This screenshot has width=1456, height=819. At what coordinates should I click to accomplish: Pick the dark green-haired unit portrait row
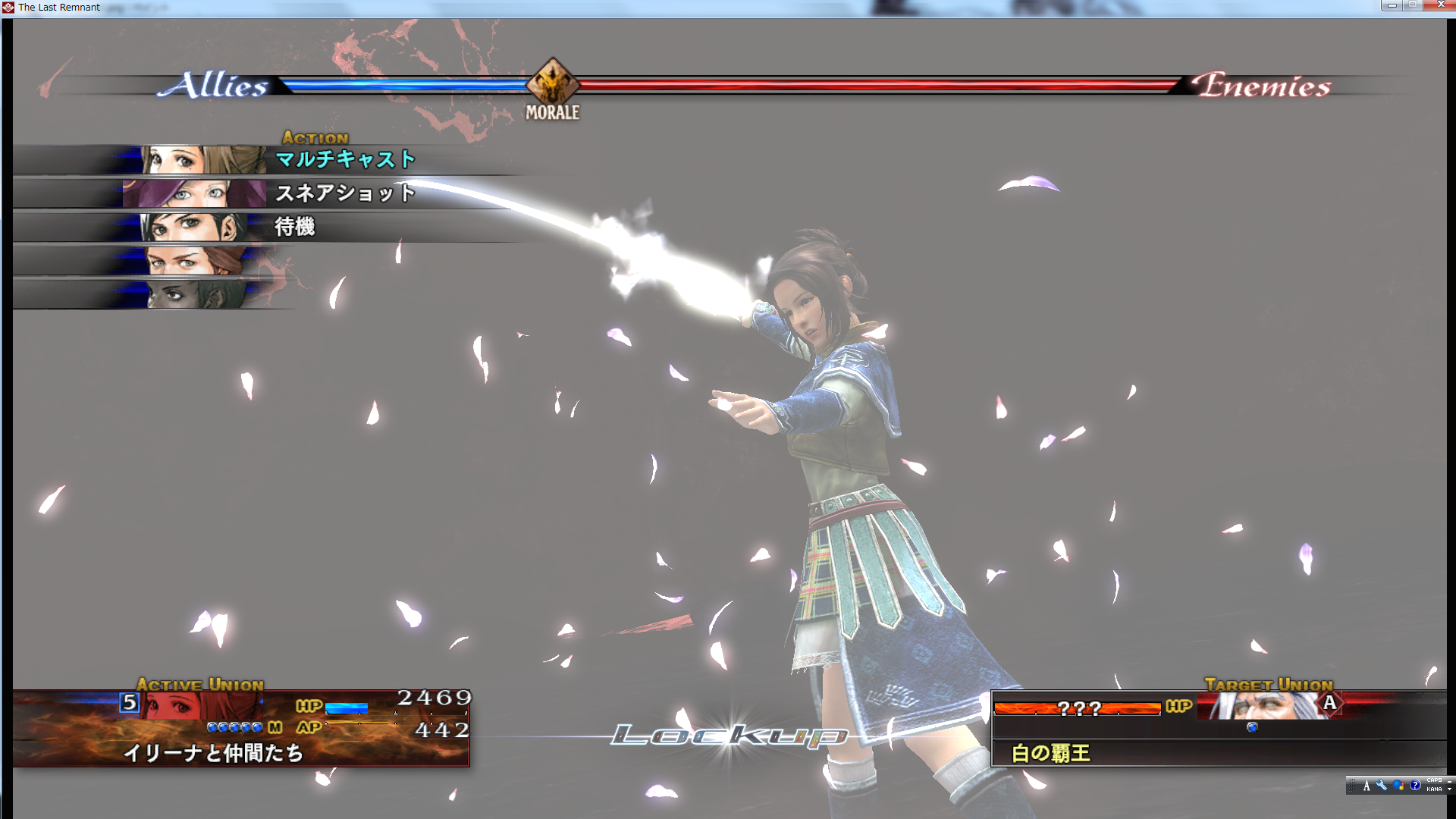[194, 293]
